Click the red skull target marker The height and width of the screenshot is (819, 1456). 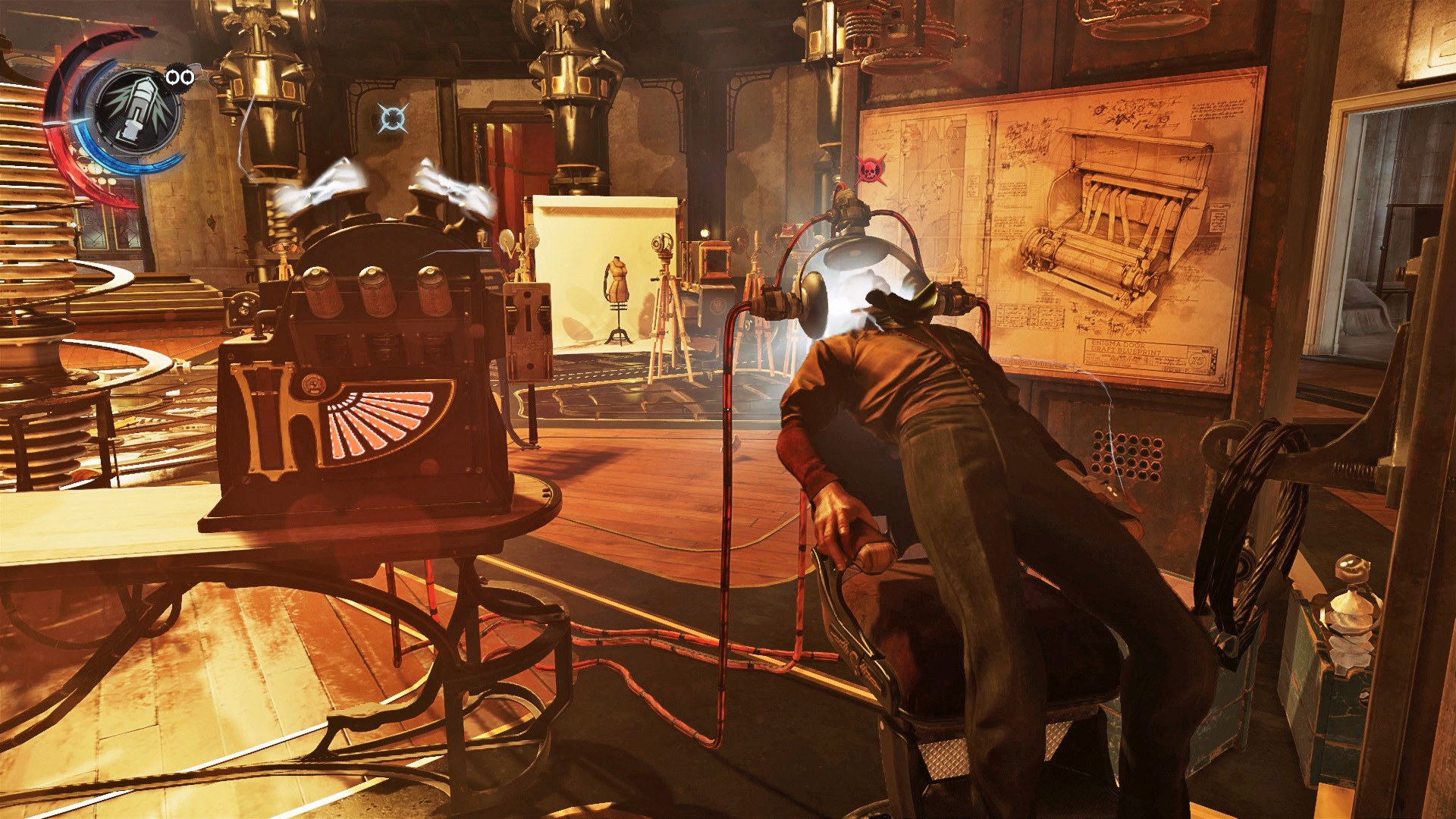coord(868,171)
